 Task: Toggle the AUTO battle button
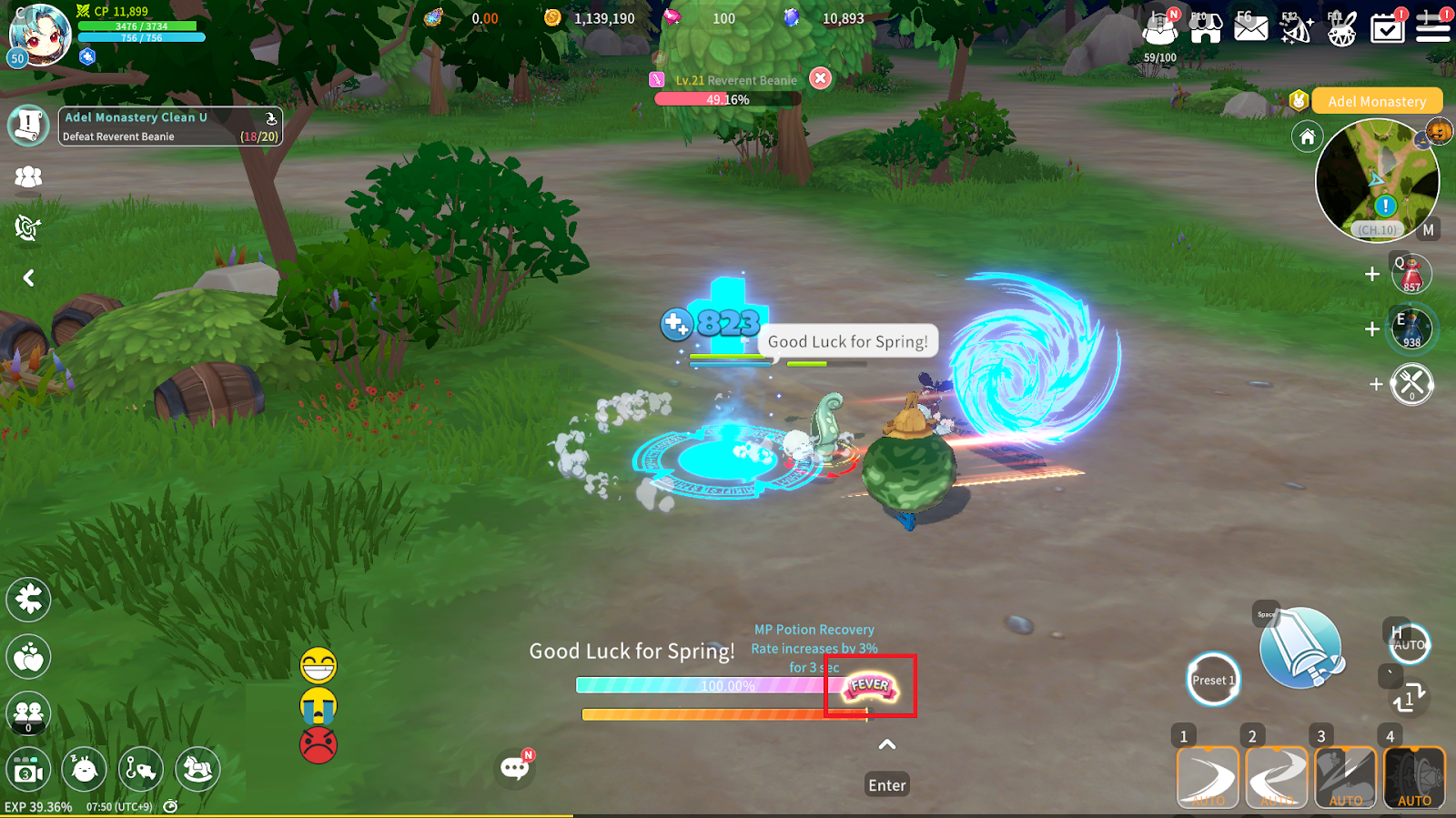pyautogui.click(x=1410, y=644)
